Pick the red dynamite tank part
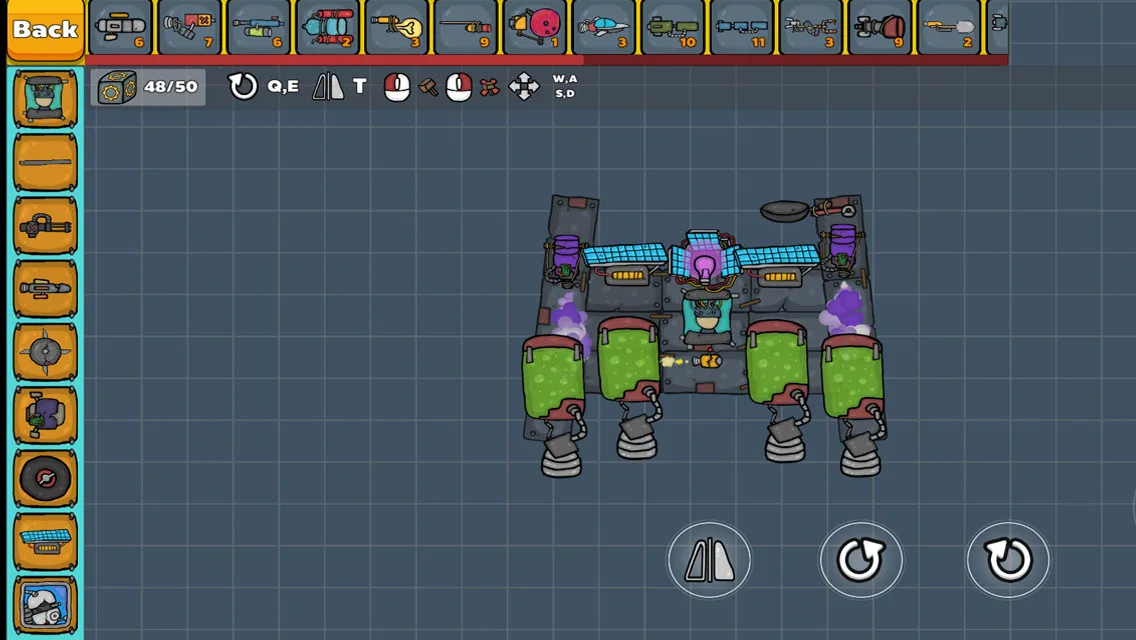 click(x=327, y=28)
